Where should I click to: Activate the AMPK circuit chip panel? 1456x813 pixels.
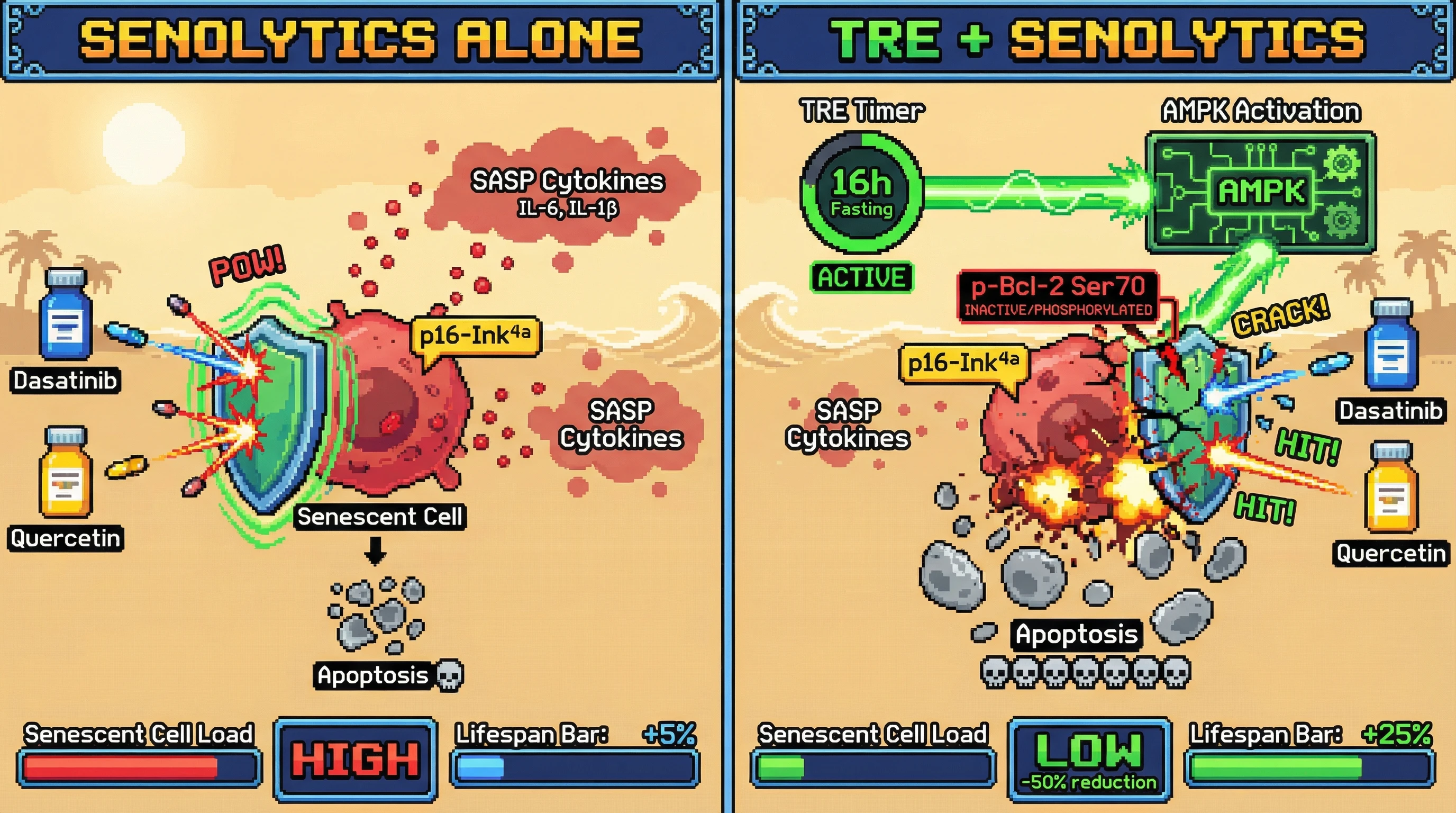[1260, 192]
